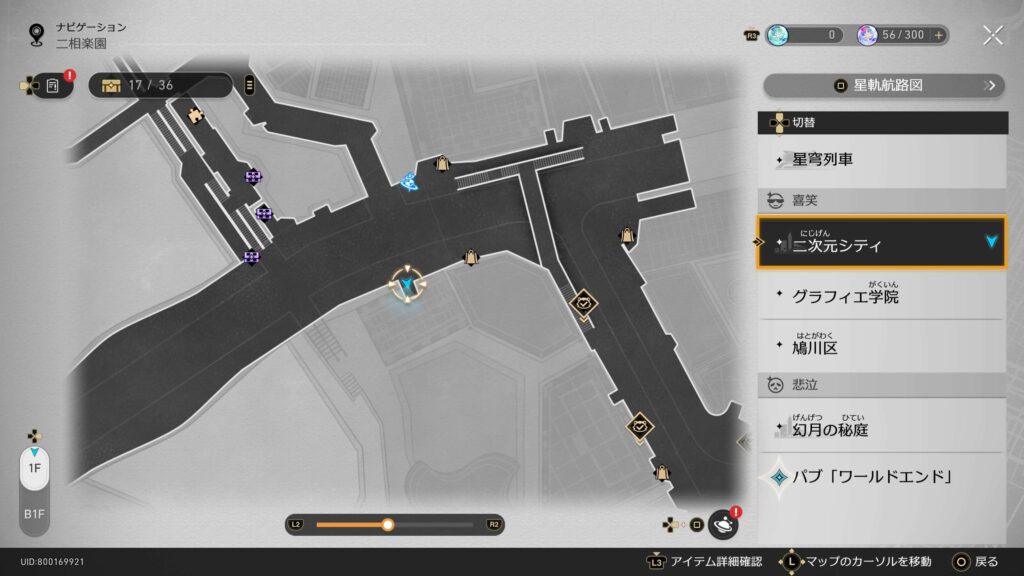Open the 幻月の秘庭 area map
Image resolution: width=1024 pixels, height=576 pixels.
pos(881,429)
